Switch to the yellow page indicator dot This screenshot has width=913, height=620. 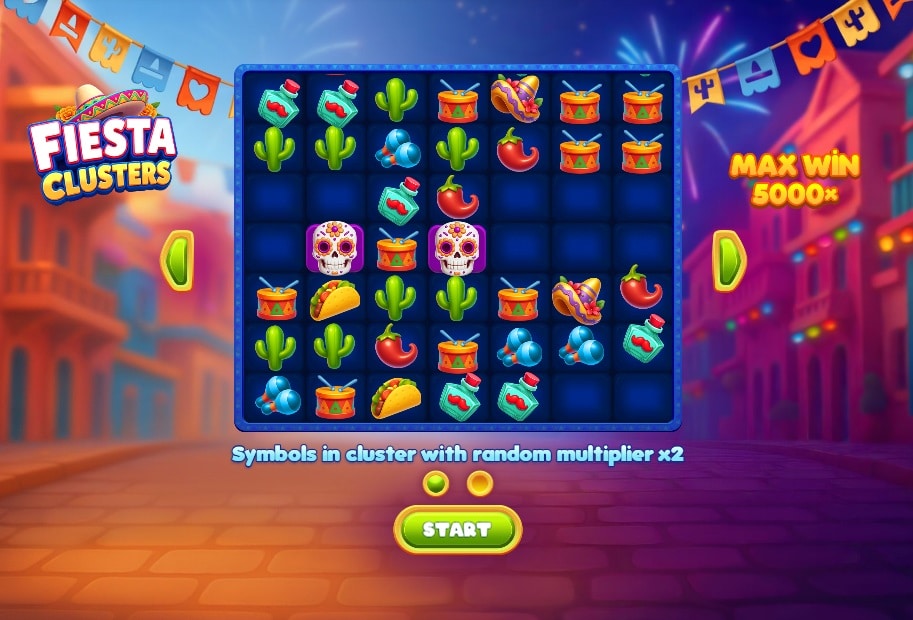pyautogui.click(x=481, y=484)
